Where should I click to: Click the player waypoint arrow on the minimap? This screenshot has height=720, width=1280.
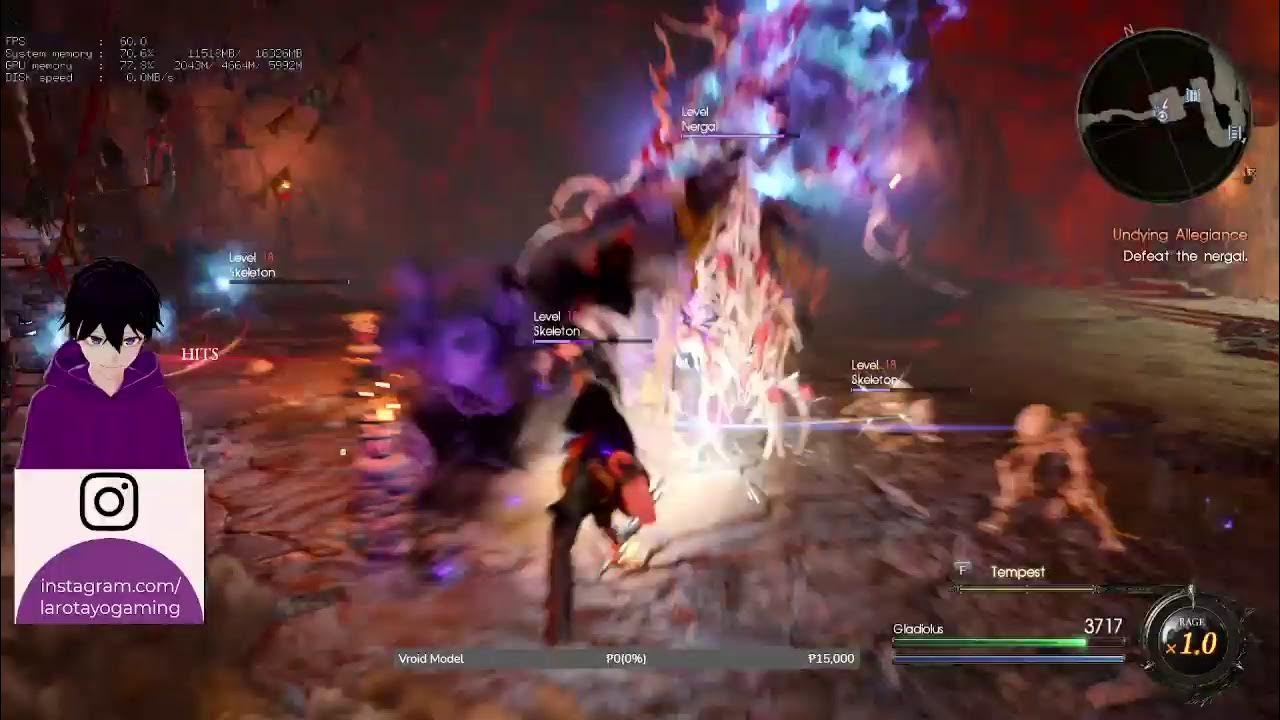pyautogui.click(x=1160, y=116)
